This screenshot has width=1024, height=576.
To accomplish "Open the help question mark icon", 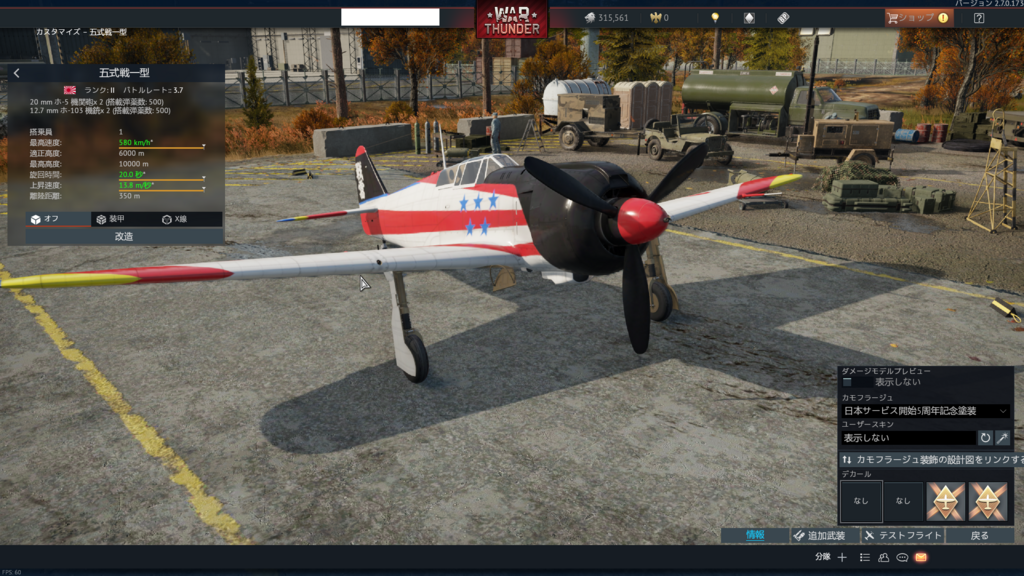I will [x=979, y=18].
